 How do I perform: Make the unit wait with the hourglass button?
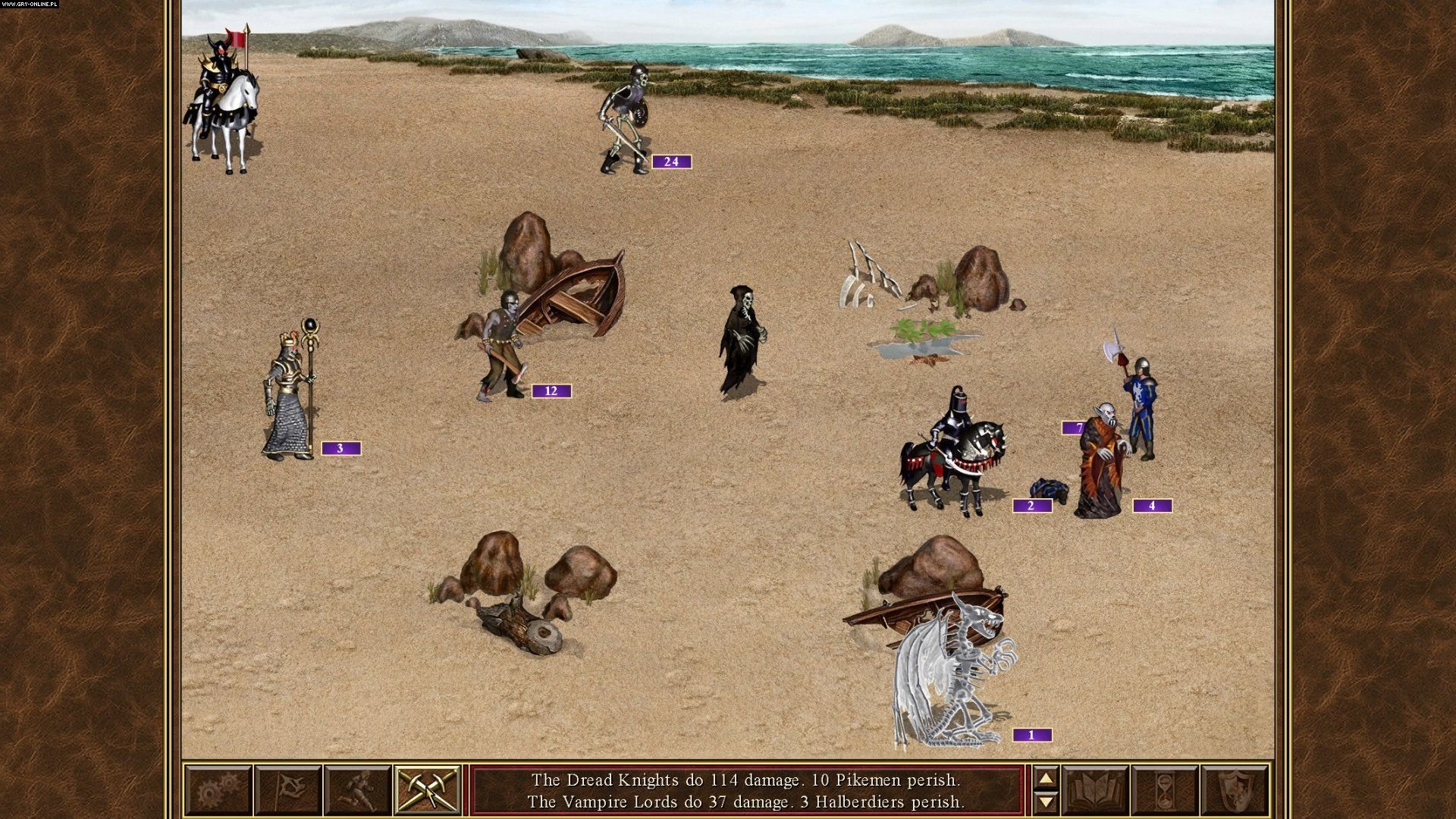pos(1165,790)
